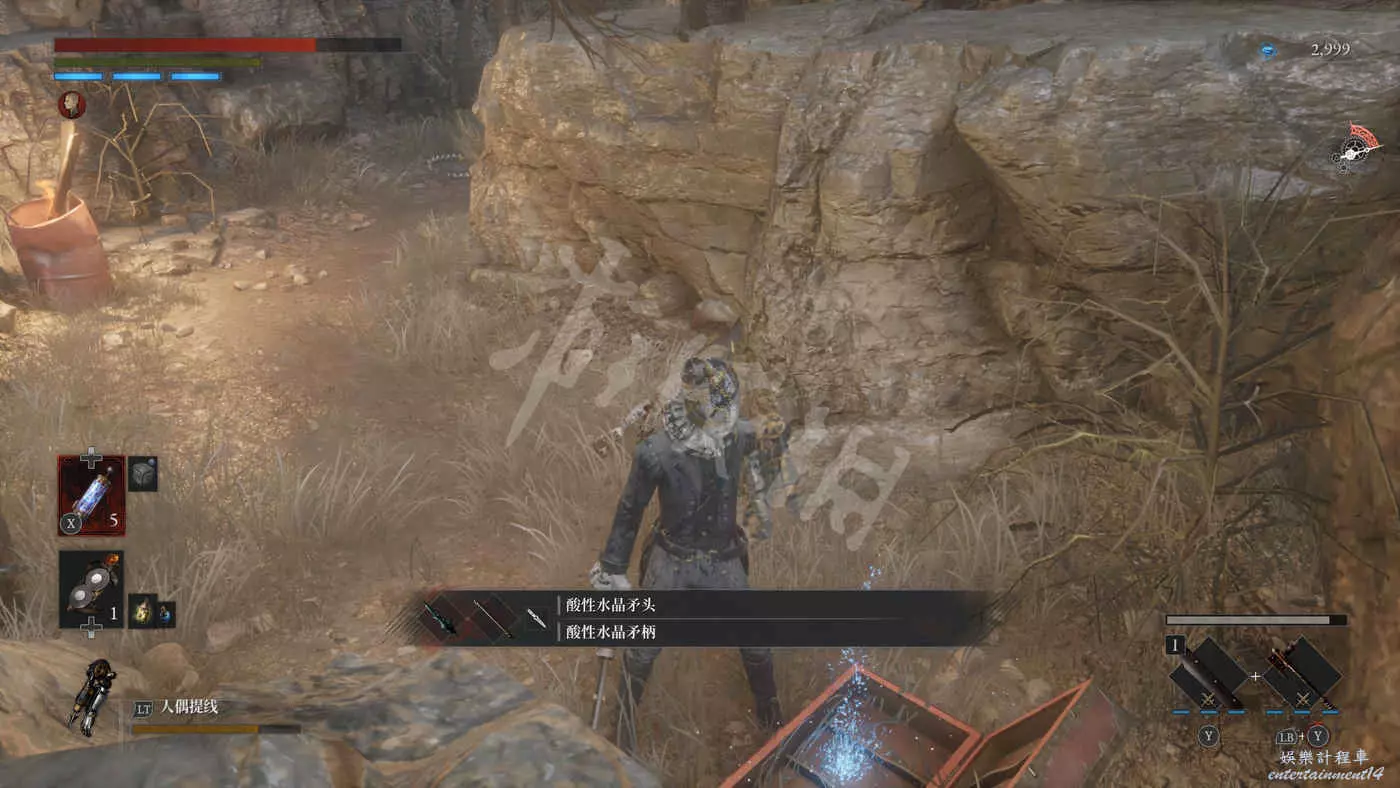Click the red status icon under the bars
This screenshot has width=1400, height=788.
pos(72,103)
